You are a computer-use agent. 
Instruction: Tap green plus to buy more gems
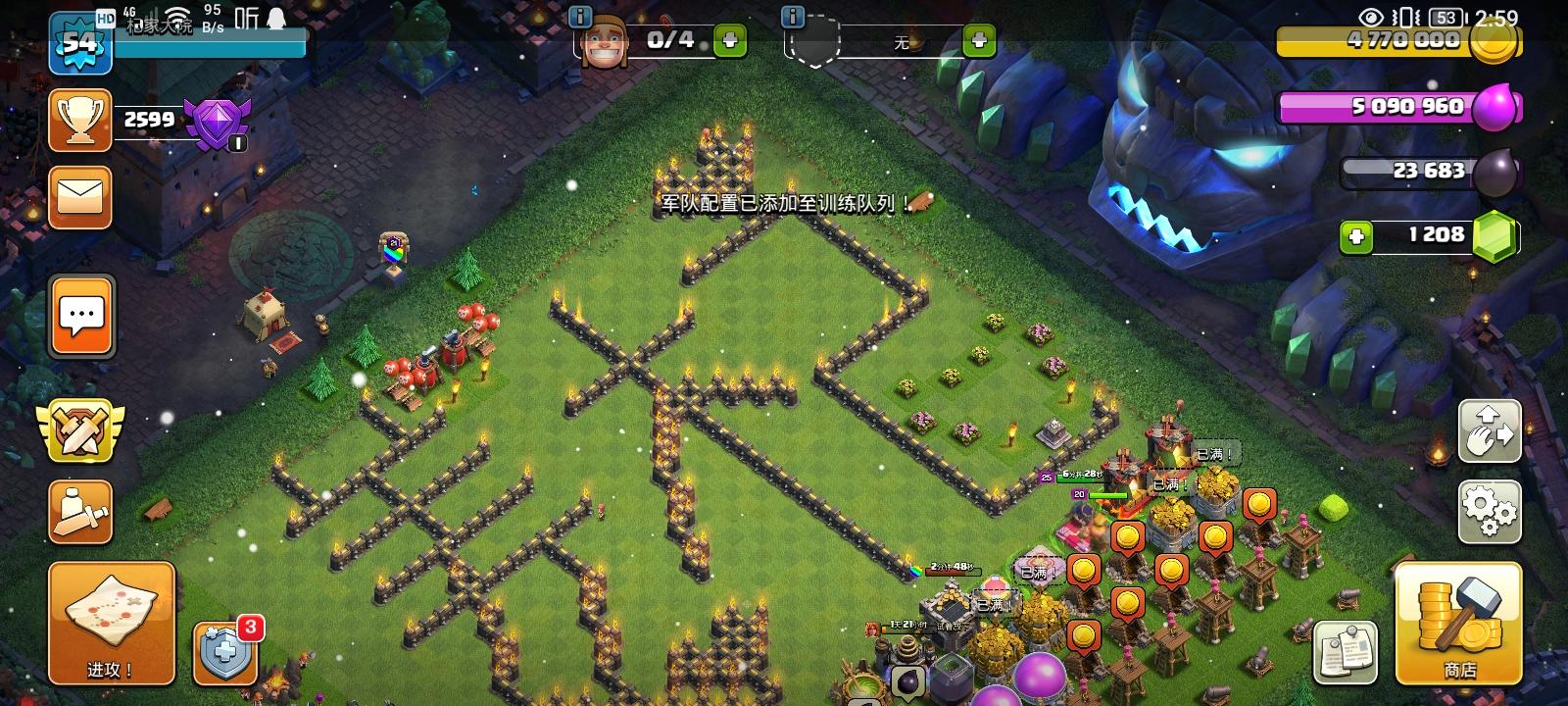click(1355, 235)
